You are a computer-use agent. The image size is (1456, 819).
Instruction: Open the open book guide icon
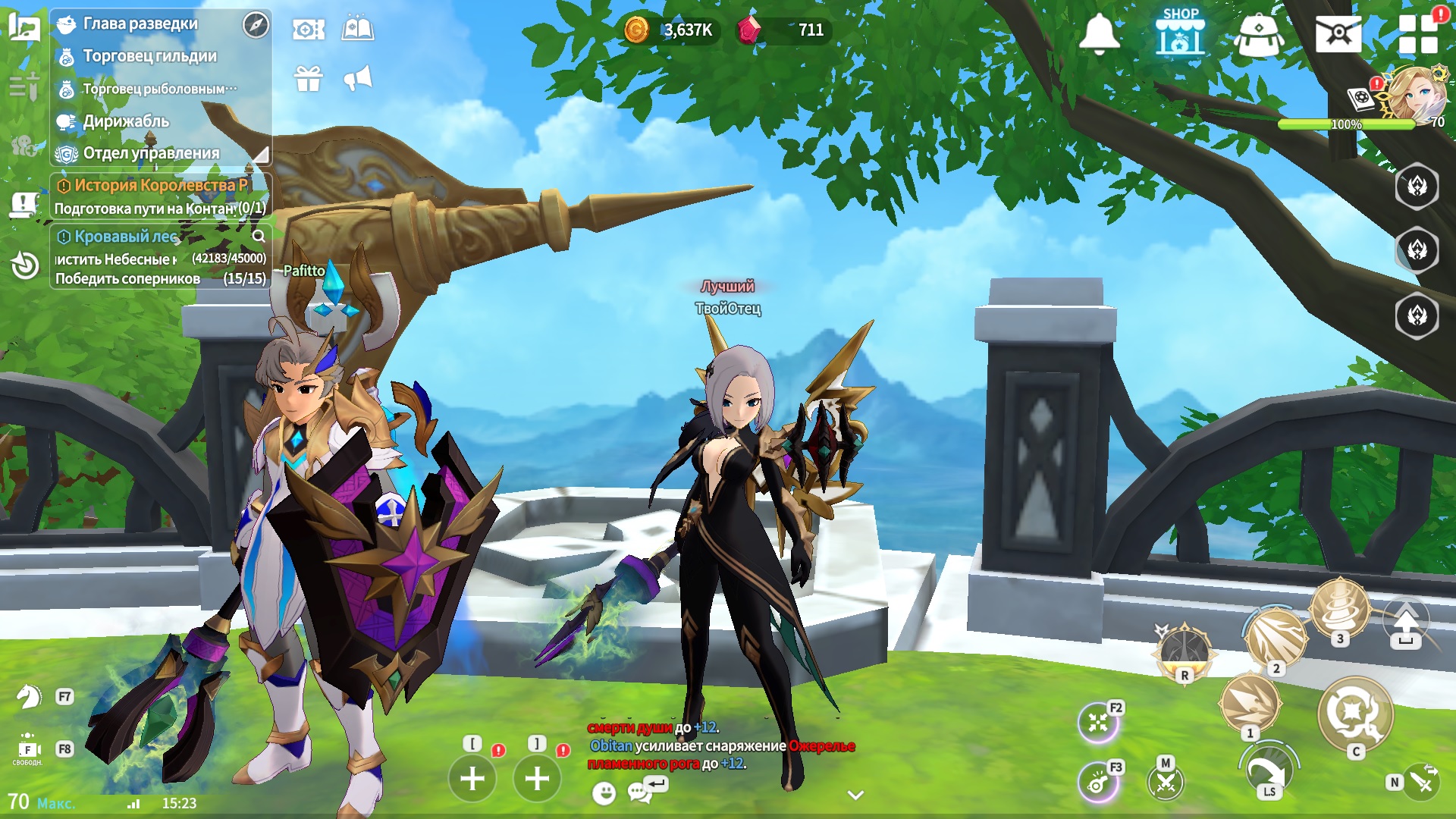pos(358,30)
